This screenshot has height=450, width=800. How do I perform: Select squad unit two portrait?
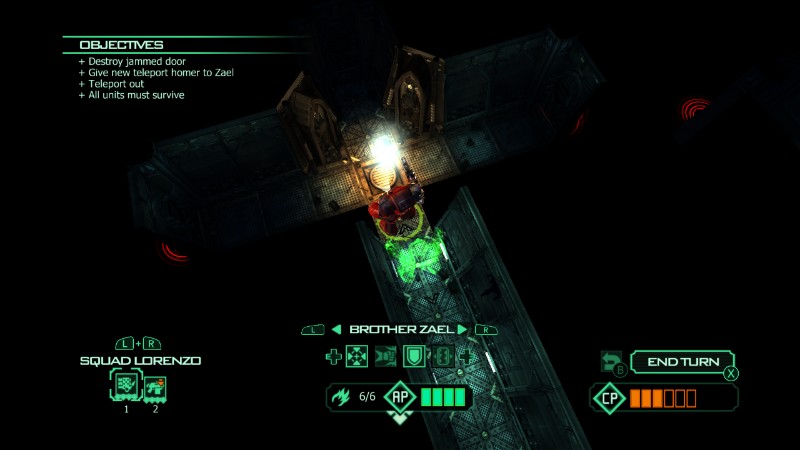point(155,387)
